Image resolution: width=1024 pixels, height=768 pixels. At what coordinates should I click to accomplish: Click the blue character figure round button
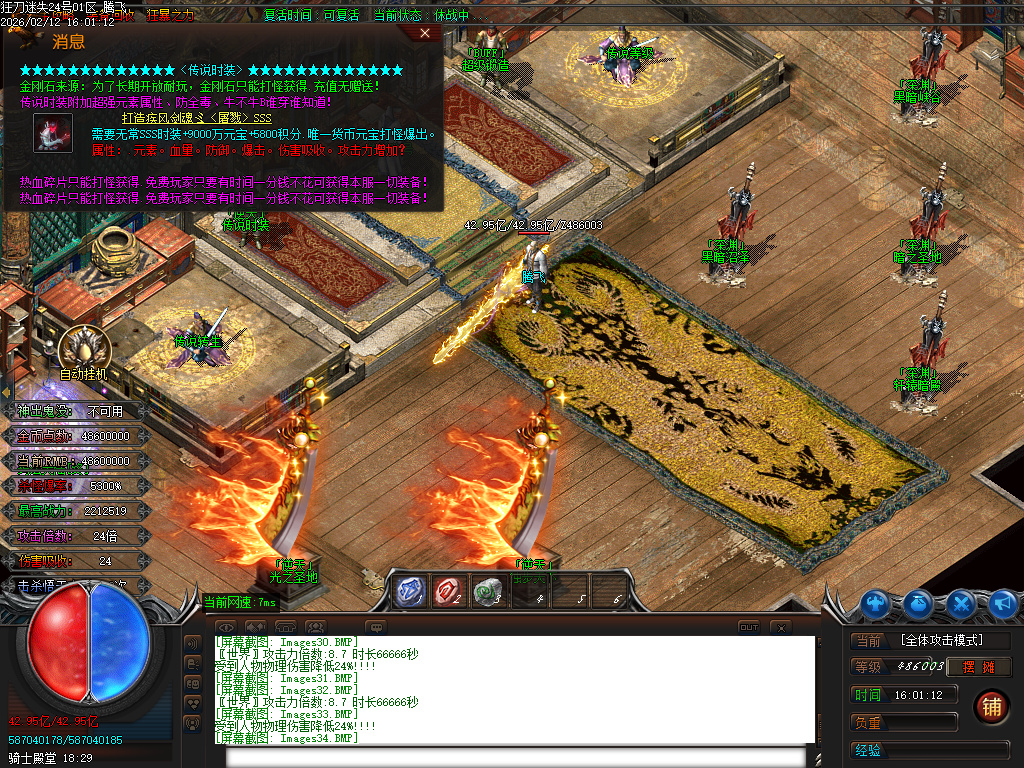[x=877, y=603]
